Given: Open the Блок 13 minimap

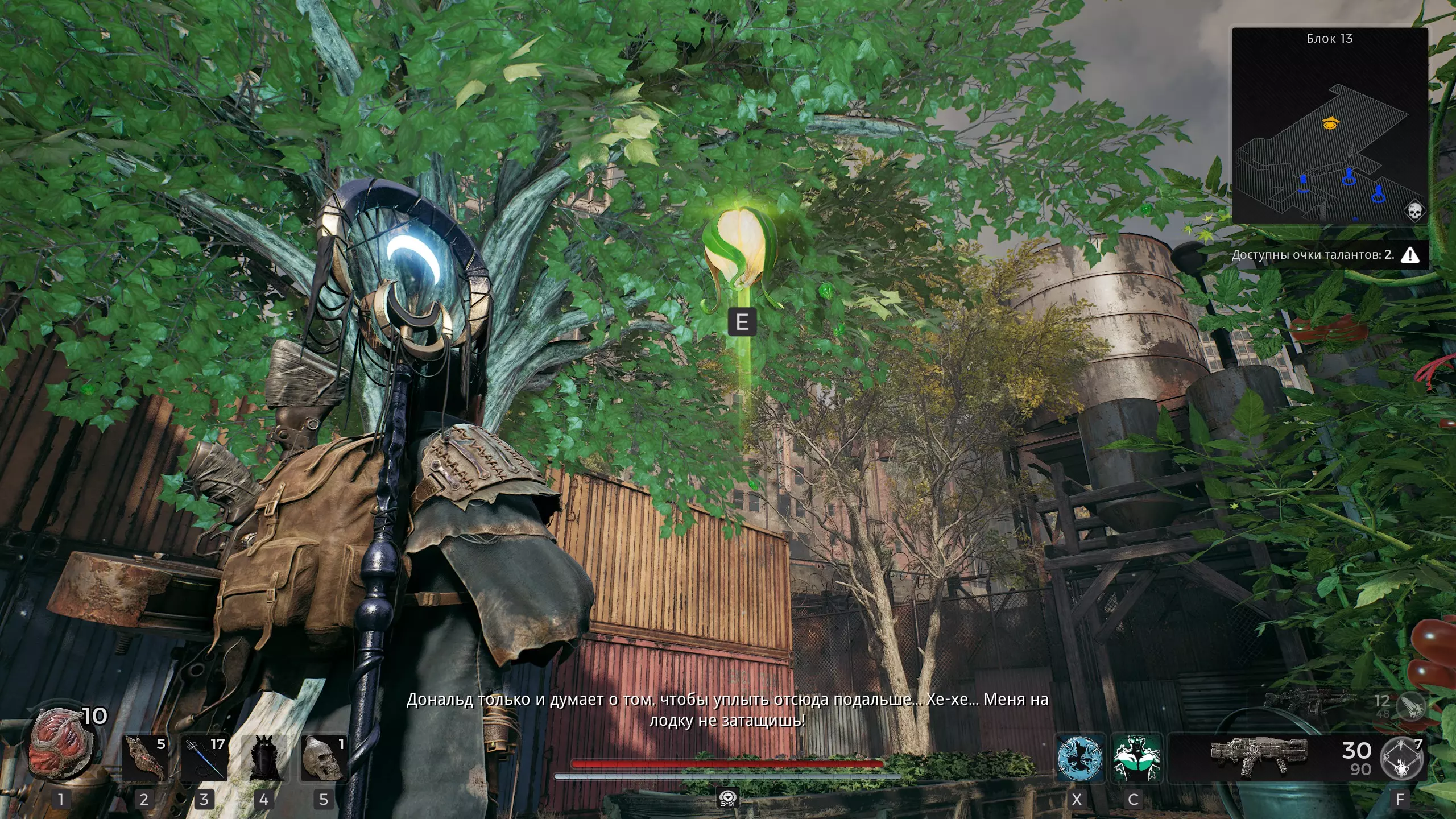Looking at the screenshot, I should click(1329, 126).
